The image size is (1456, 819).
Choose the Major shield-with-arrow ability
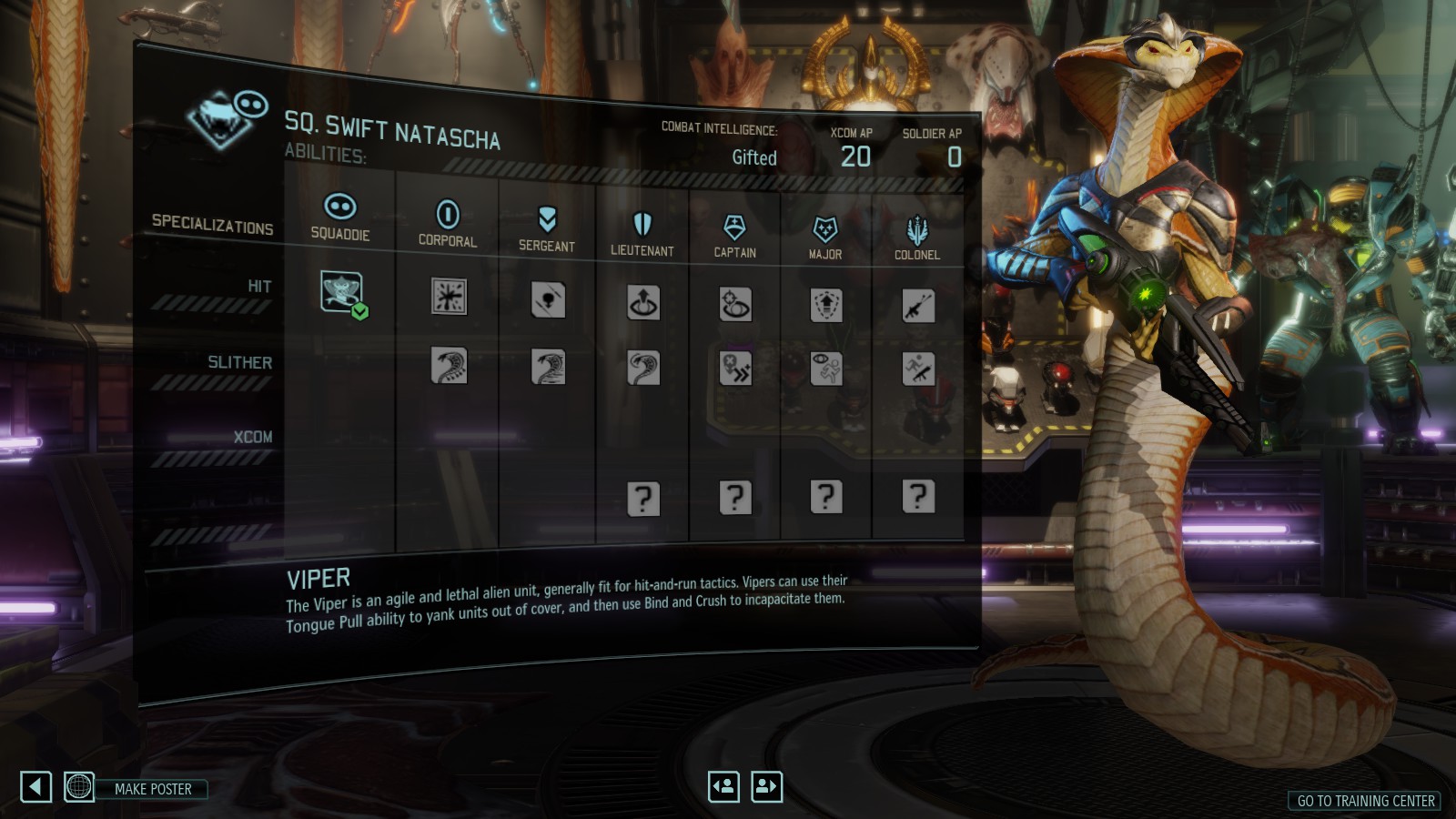point(826,306)
